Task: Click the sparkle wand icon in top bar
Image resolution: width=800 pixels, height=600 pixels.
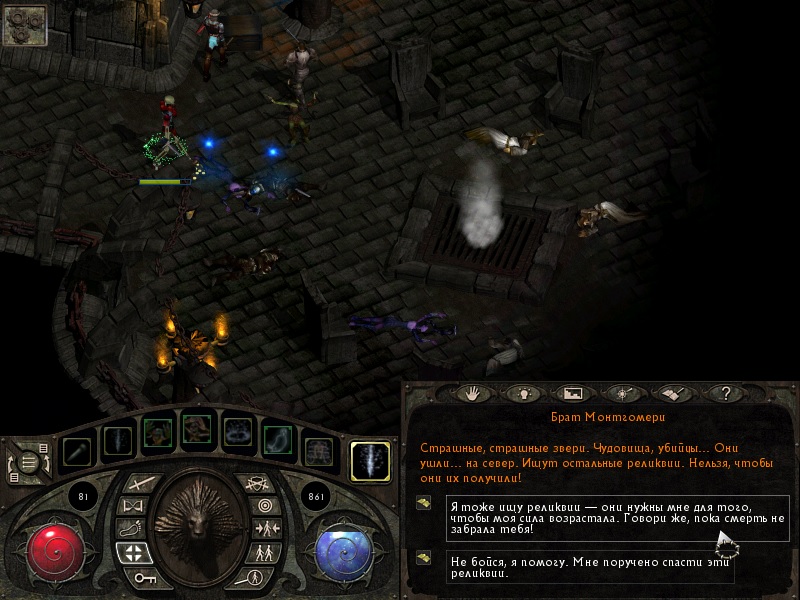Action: (624, 394)
